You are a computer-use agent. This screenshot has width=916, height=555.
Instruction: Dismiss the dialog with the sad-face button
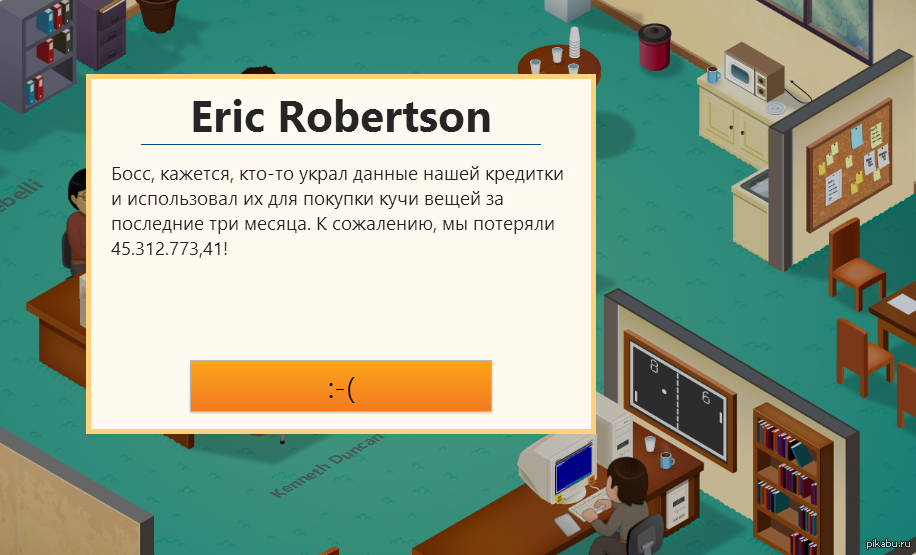(341, 386)
